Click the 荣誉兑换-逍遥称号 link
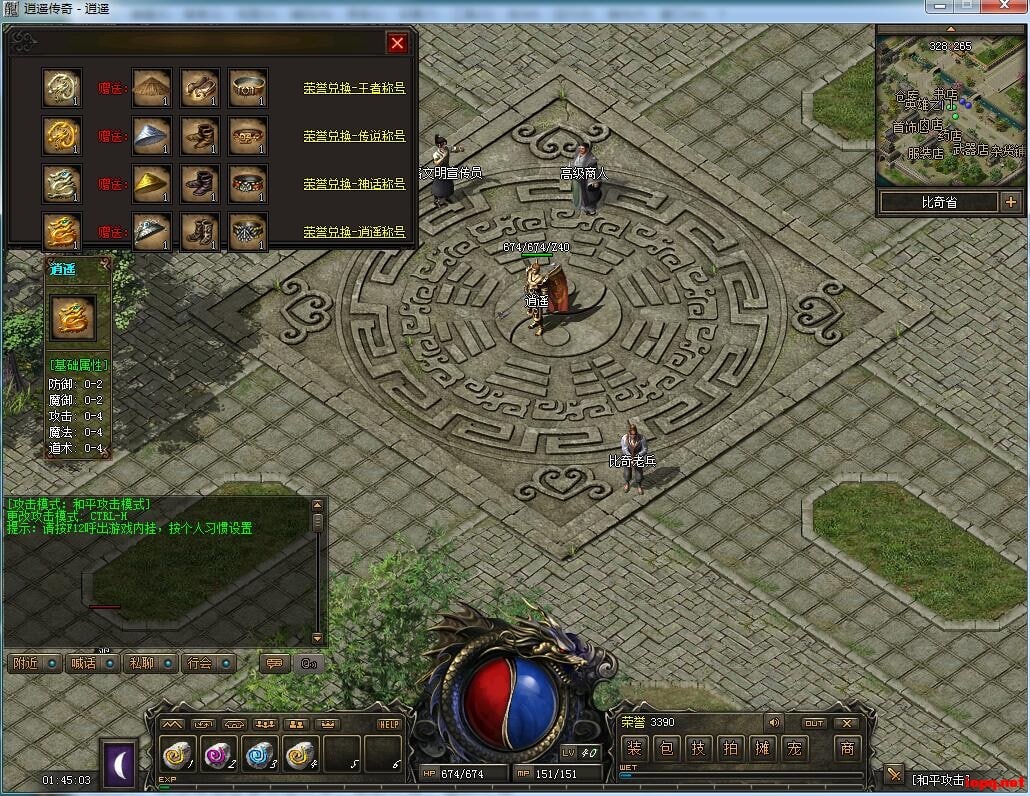1030x796 pixels. click(354, 231)
